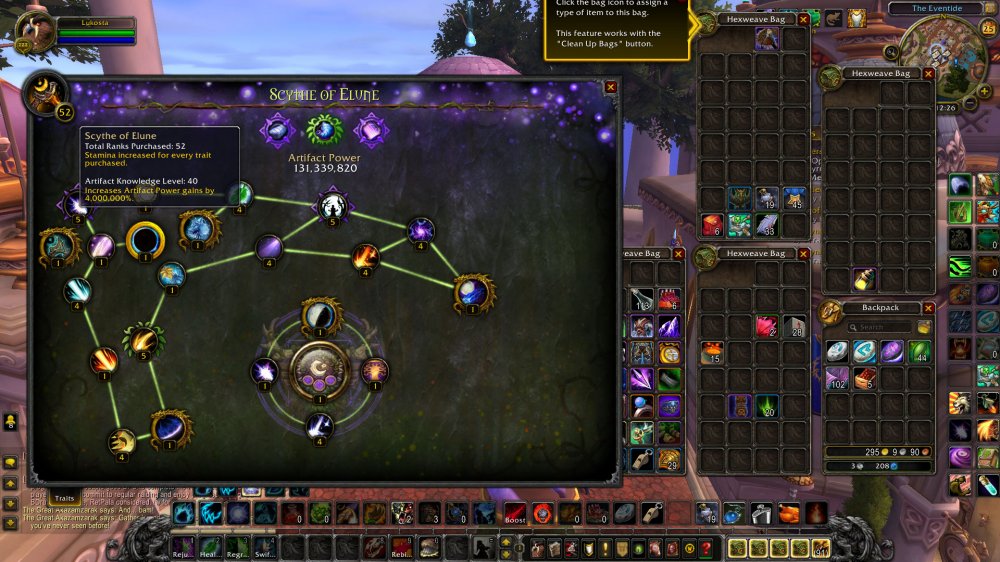Select the white wolf head trait node
Screen dimensions: 1000x562
pyautogui.click(x=332, y=206)
